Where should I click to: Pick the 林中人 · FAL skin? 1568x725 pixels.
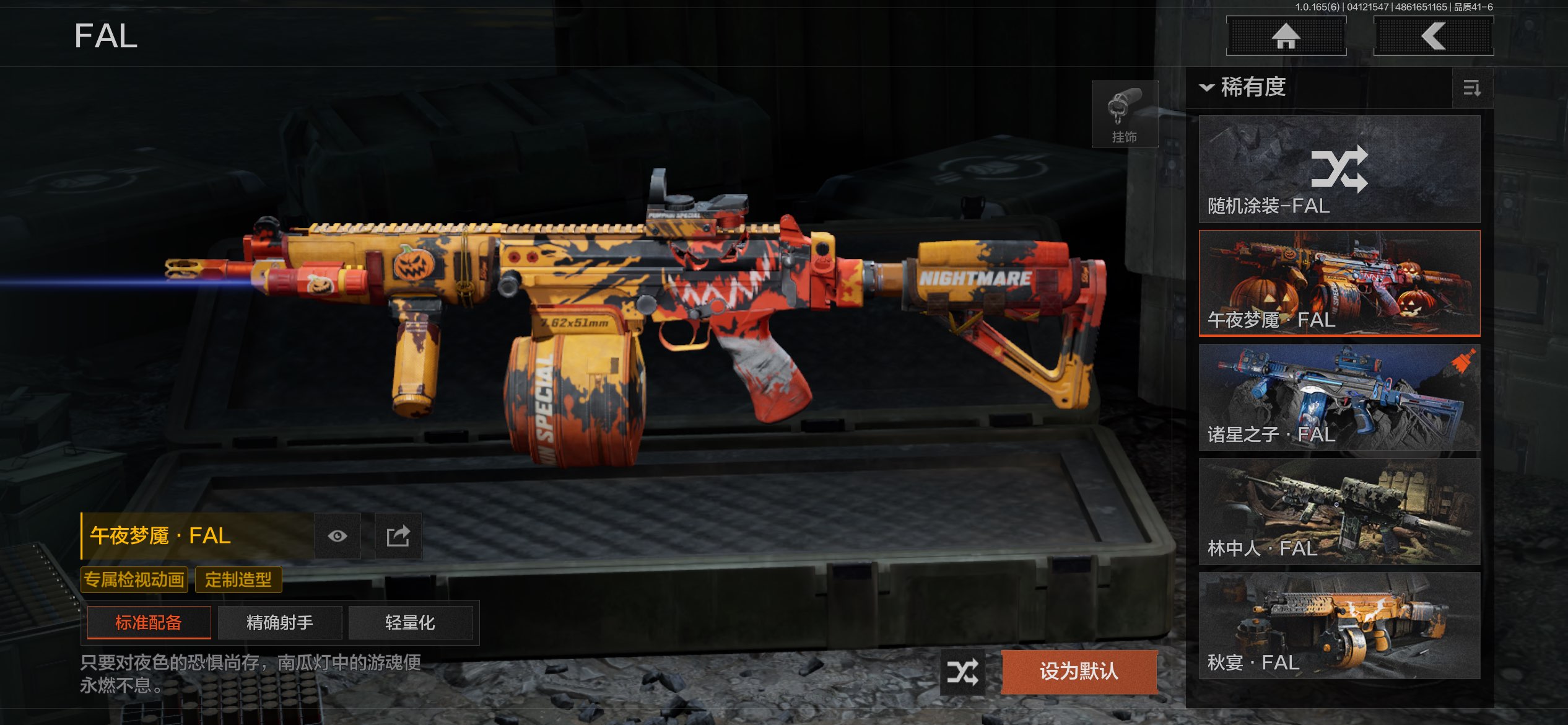coord(1339,512)
